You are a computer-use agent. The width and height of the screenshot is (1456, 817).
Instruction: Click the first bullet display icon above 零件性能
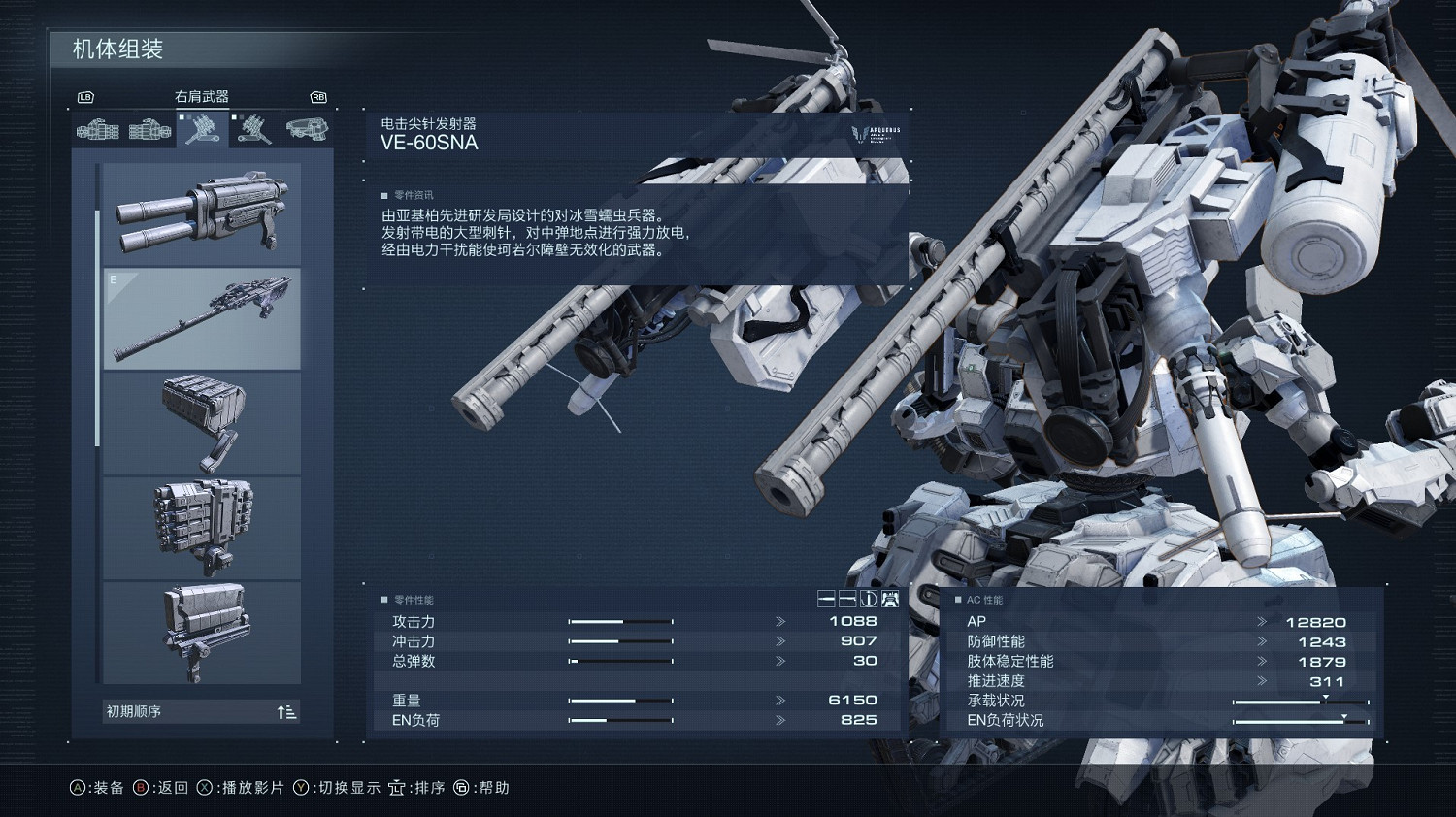click(826, 599)
